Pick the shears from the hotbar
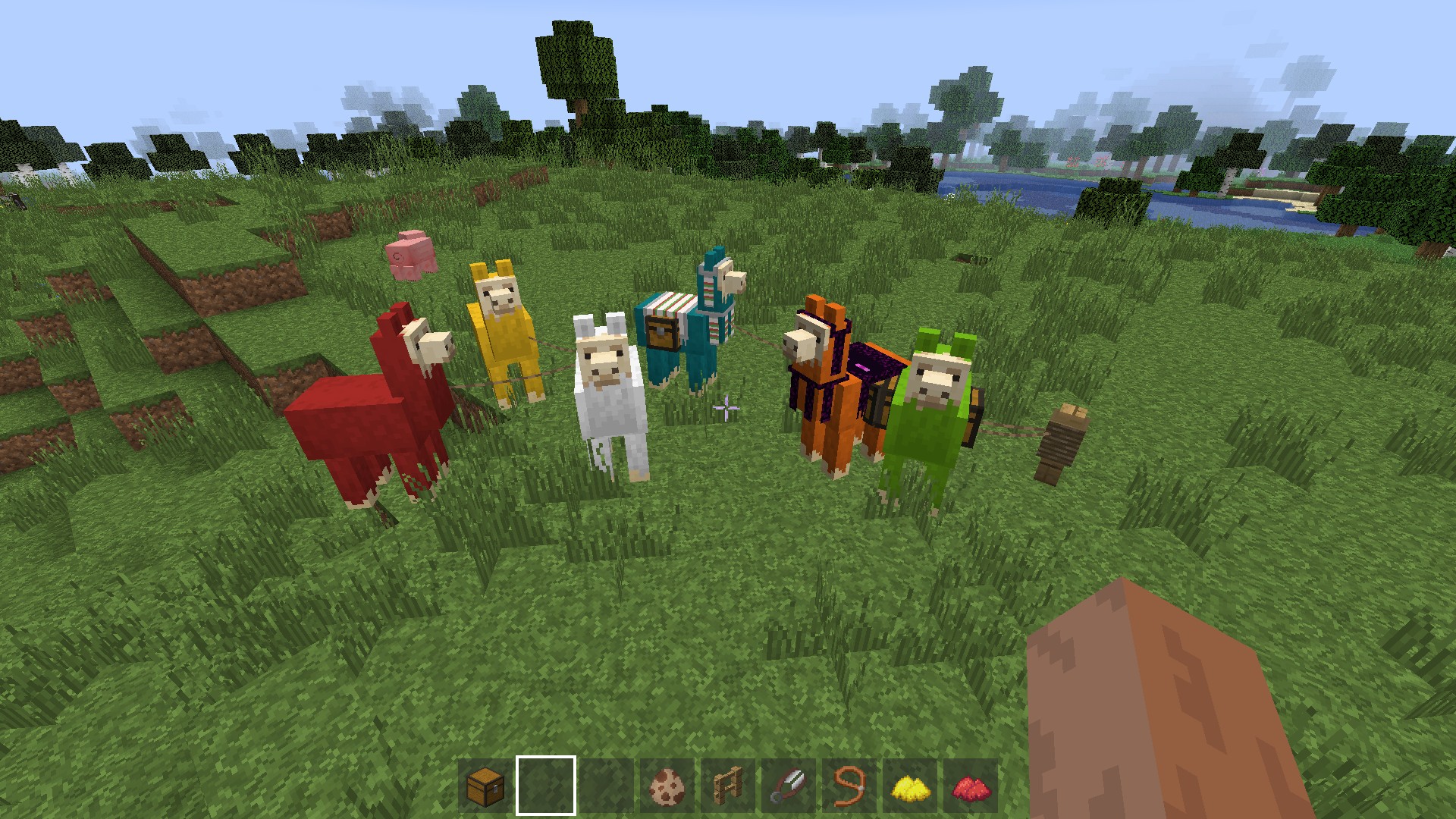The width and height of the screenshot is (1456, 819). click(789, 786)
